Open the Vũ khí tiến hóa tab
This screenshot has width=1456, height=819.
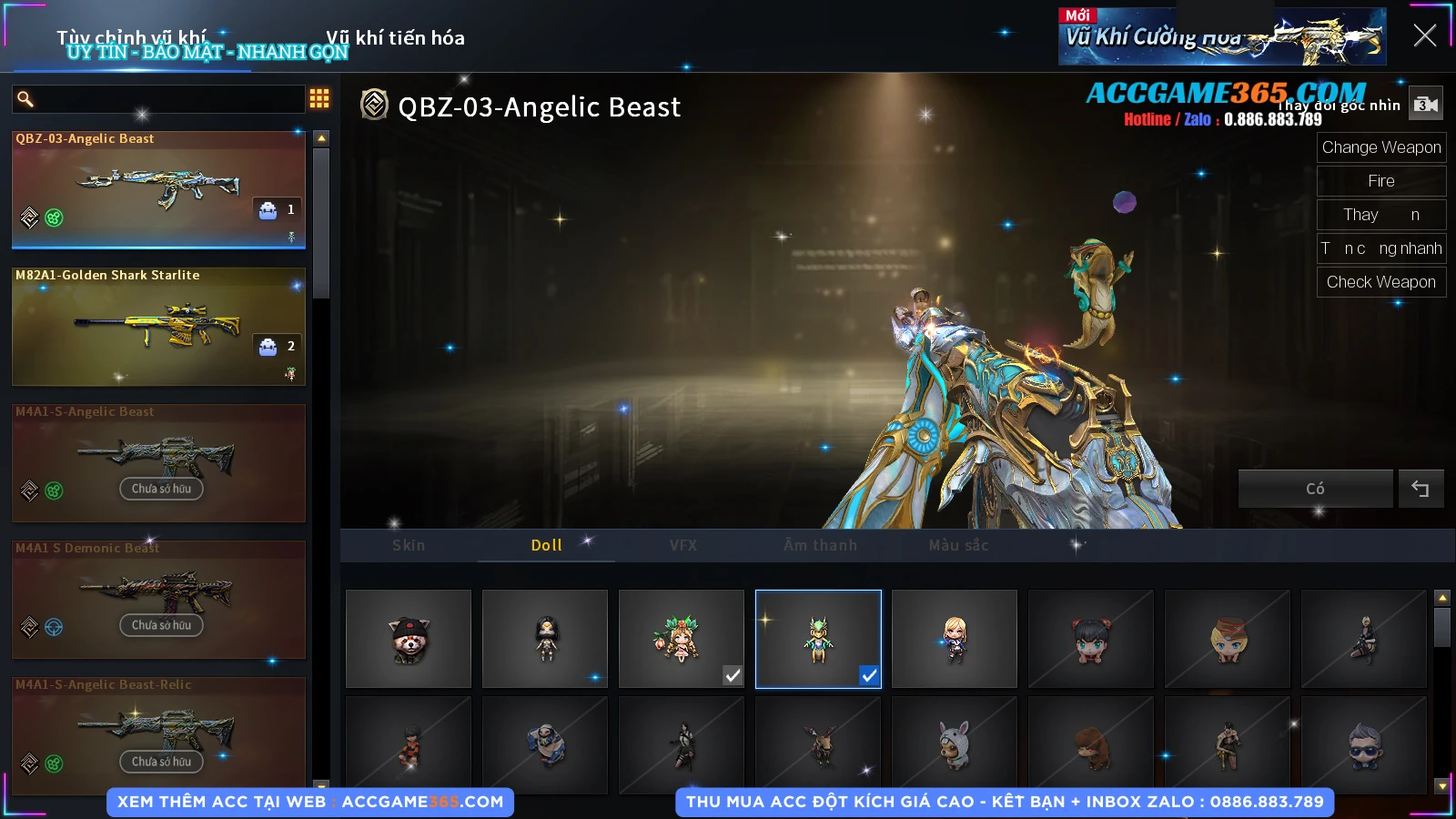click(395, 38)
